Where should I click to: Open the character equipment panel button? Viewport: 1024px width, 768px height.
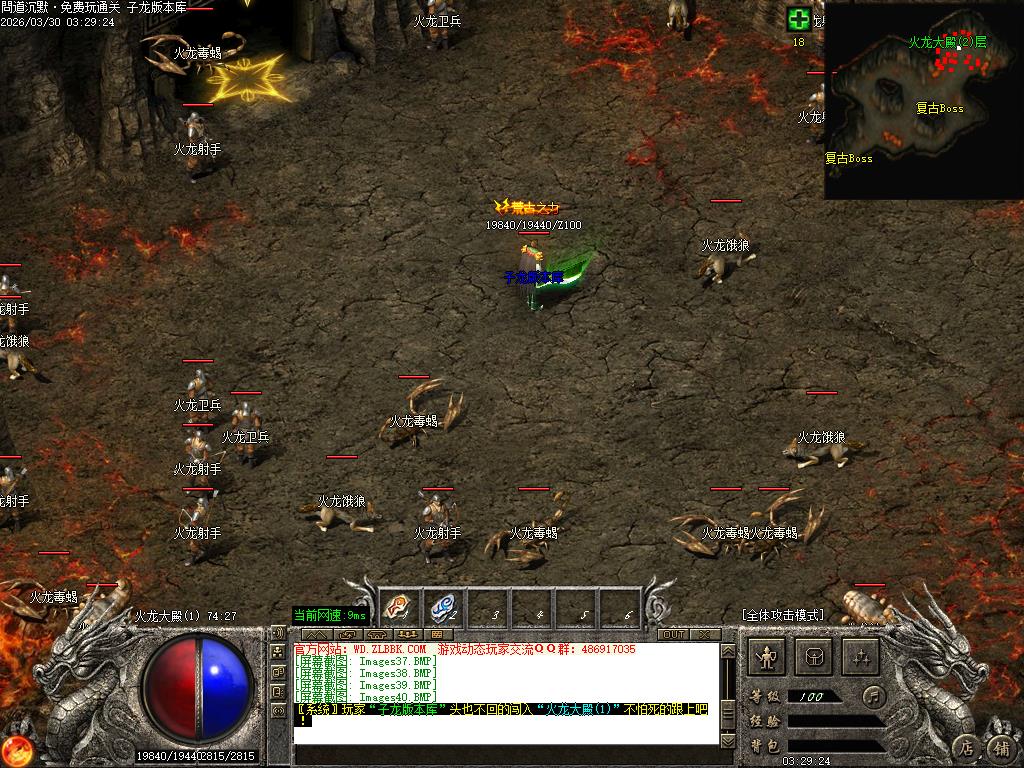(767, 657)
